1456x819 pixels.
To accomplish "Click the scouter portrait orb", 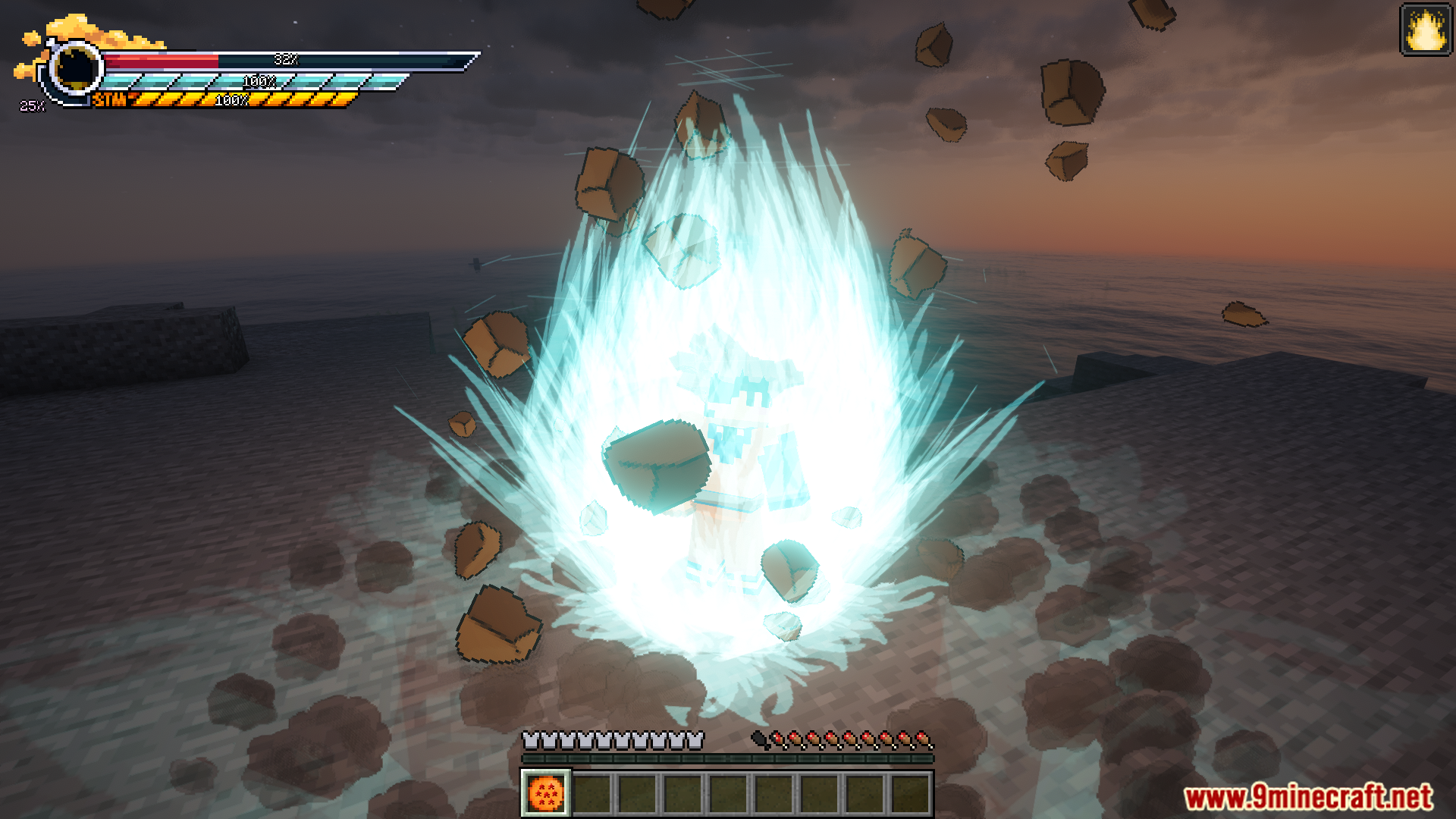I will point(76,69).
